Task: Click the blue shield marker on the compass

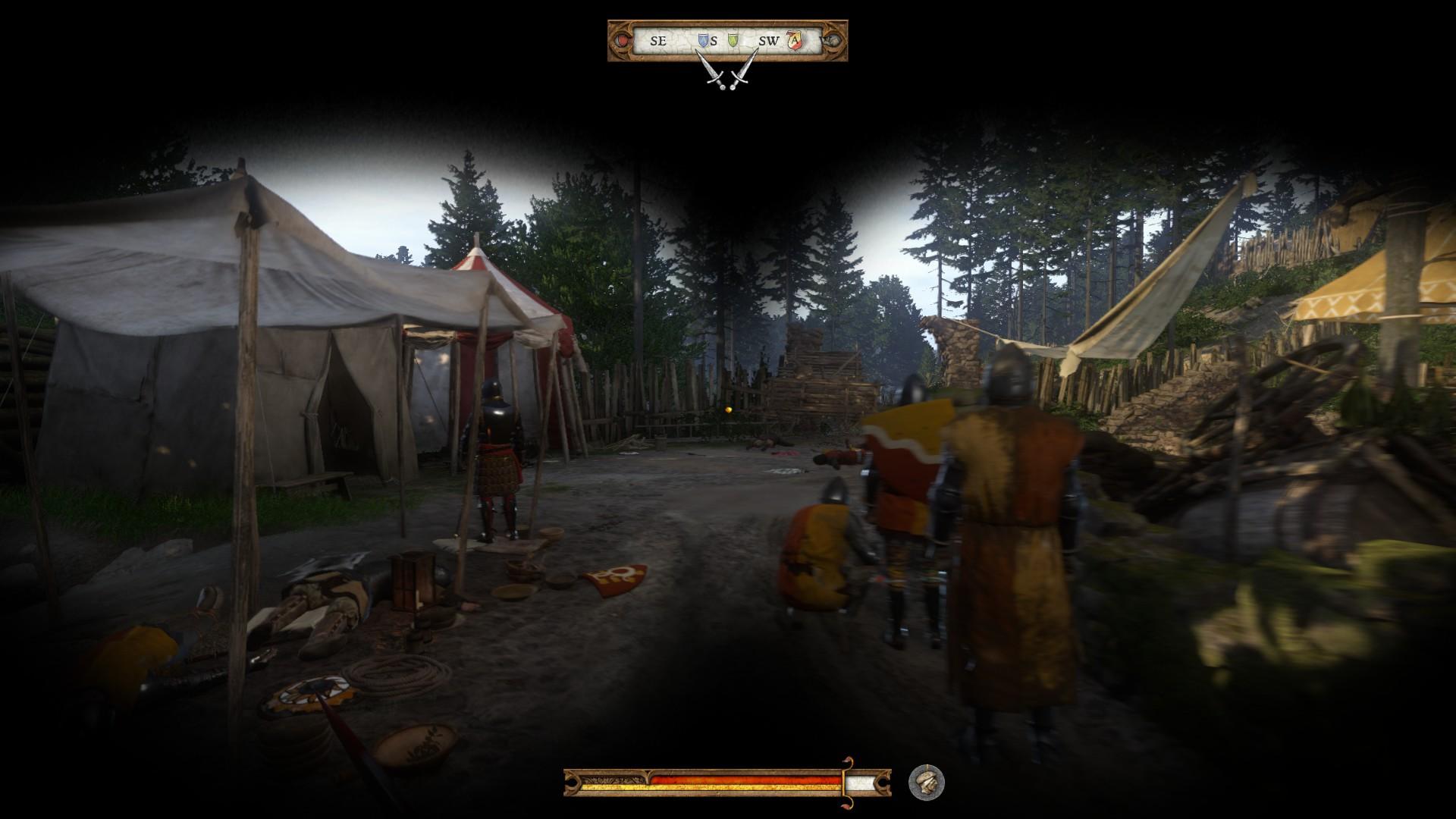Action: (702, 39)
